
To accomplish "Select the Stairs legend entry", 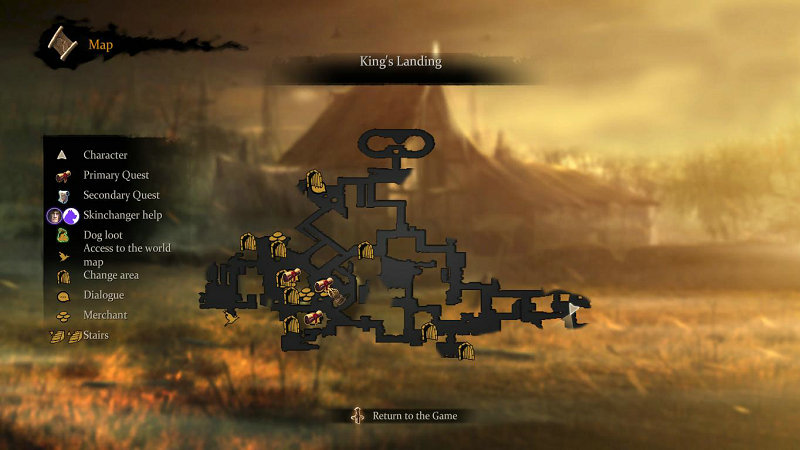I will (x=95, y=335).
